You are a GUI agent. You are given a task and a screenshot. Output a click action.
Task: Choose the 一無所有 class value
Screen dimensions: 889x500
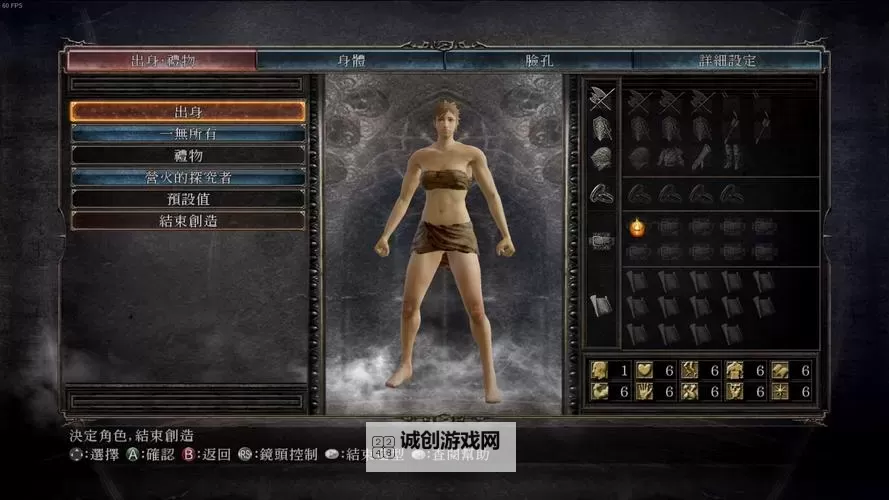[188, 134]
